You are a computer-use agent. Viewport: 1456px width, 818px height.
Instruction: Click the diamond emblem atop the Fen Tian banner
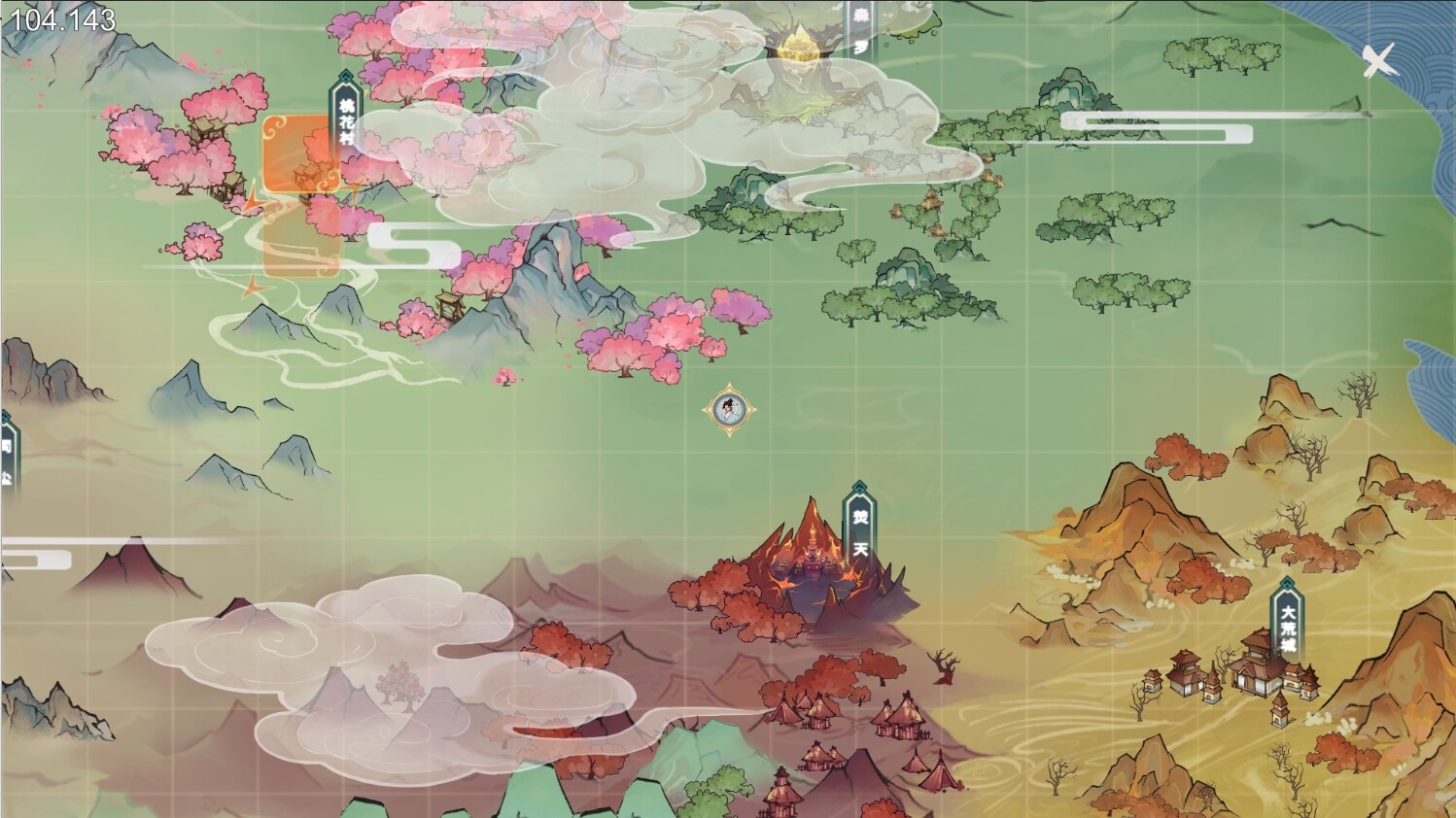(860, 487)
